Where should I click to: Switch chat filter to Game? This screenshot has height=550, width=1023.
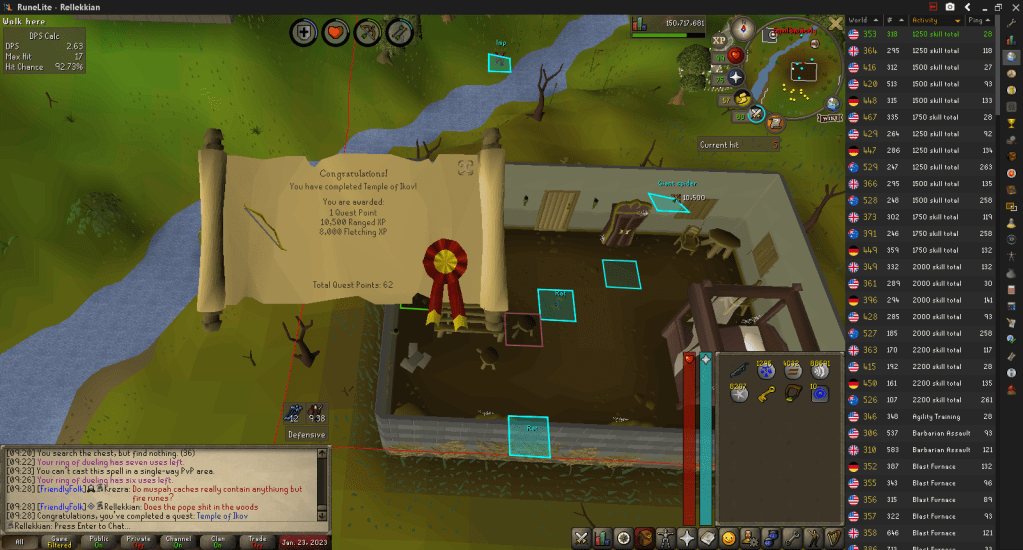coord(60,540)
